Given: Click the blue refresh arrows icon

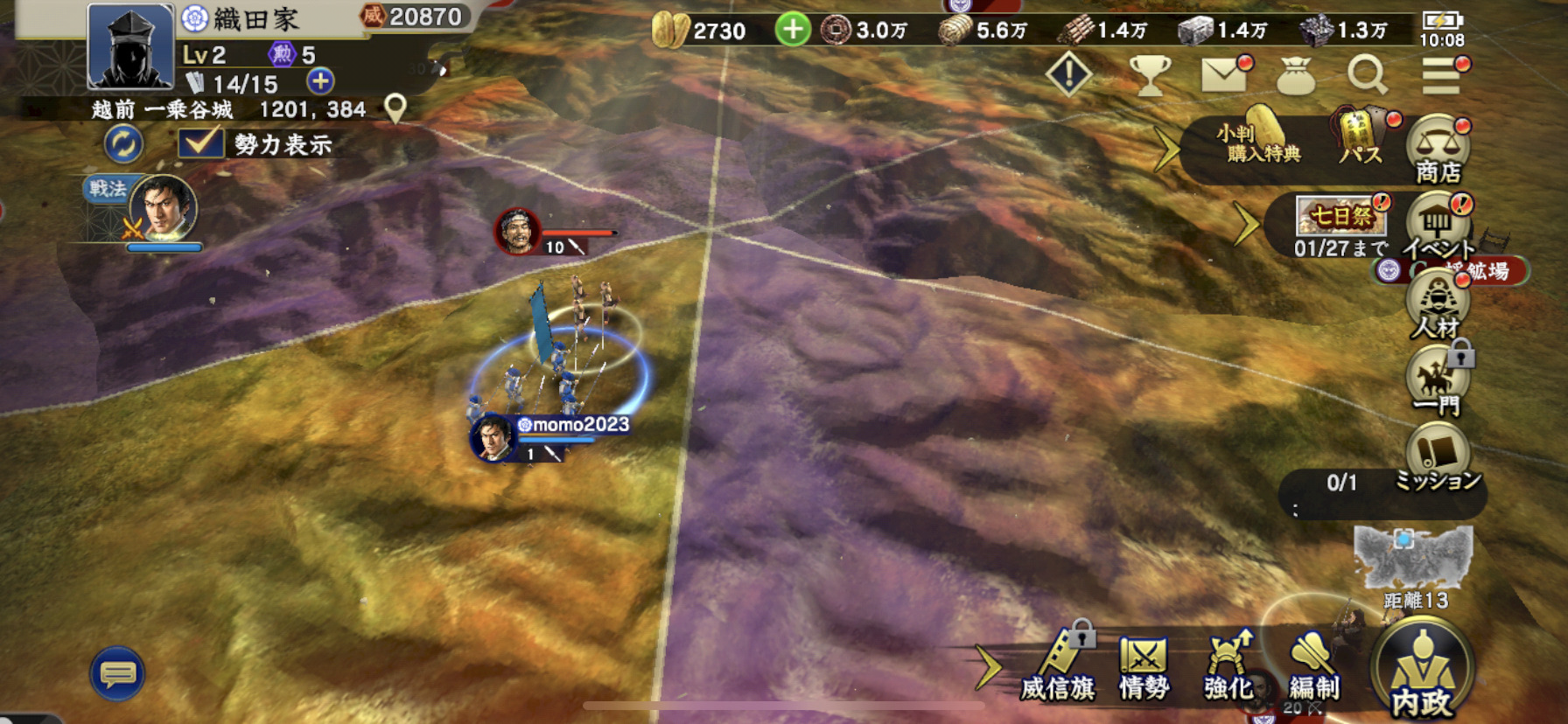Looking at the screenshot, I should click(x=123, y=143).
